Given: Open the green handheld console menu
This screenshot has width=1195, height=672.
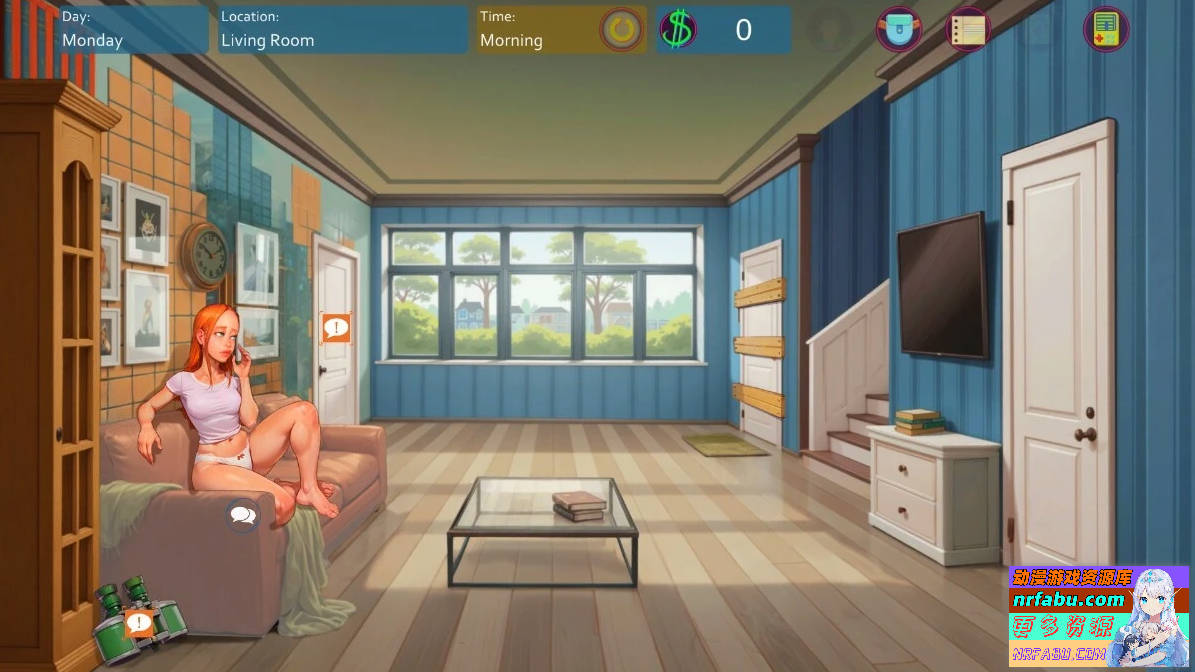Looking at the screenshot, I should 1105,29.
